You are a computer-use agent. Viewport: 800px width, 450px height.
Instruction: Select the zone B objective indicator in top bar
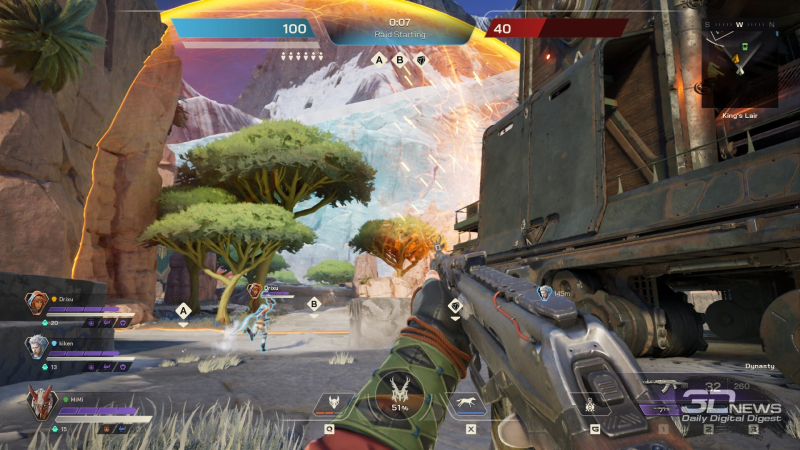(x=400, y=59)
